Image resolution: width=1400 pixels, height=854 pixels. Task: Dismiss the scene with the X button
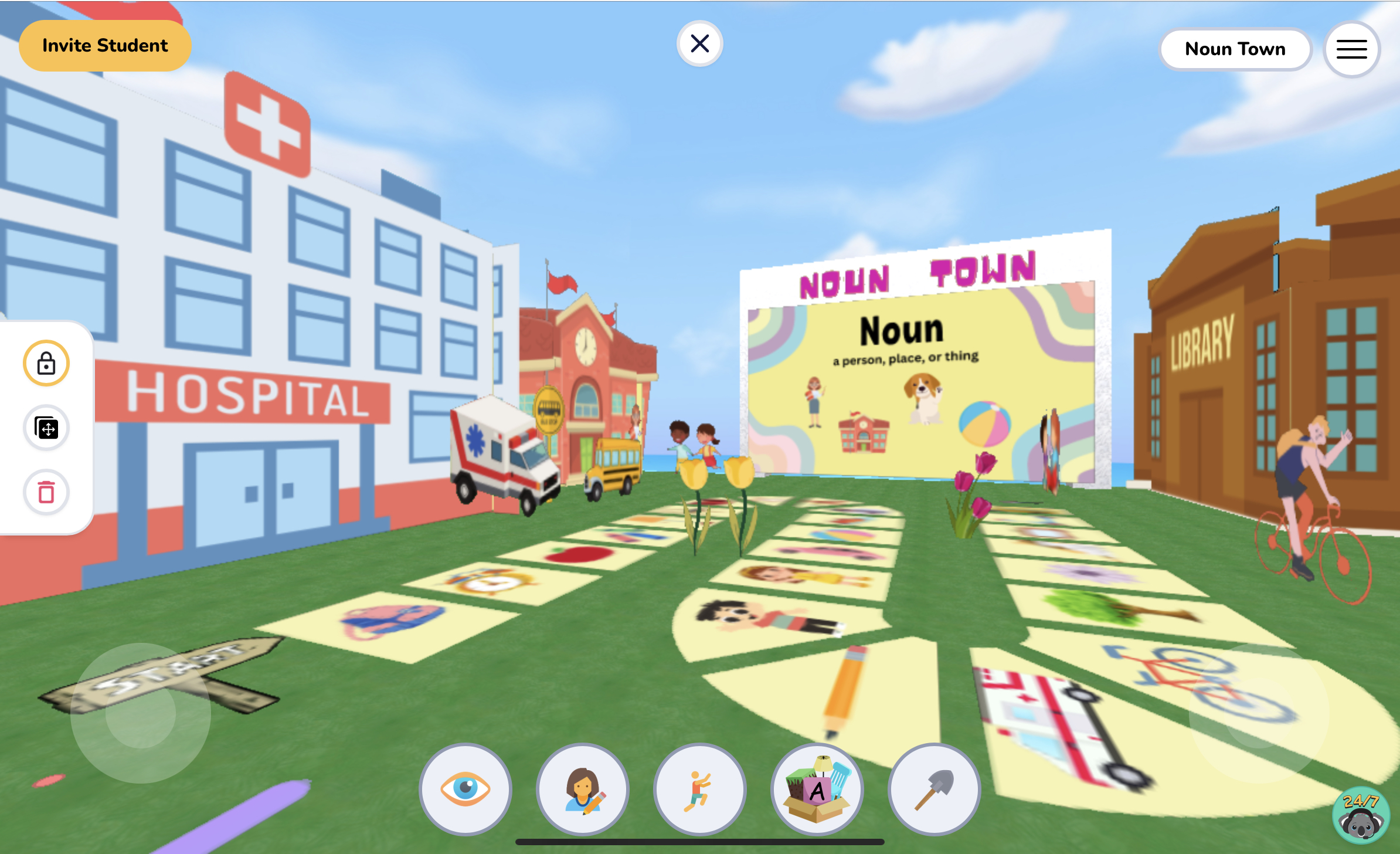[699, 43]
